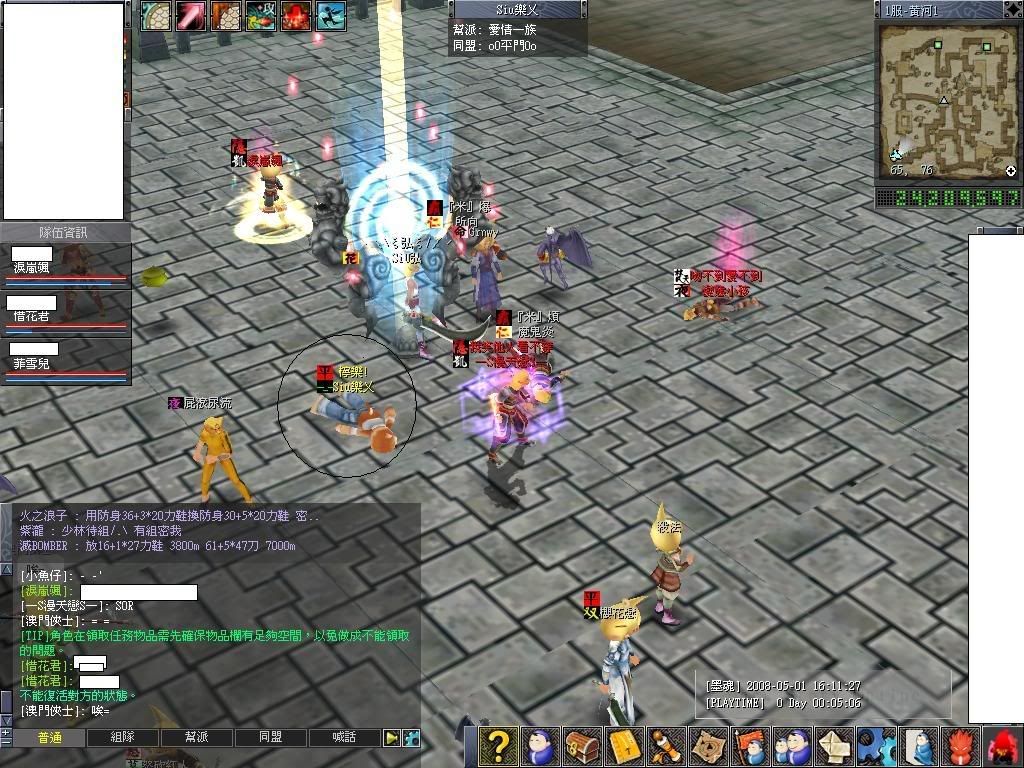Switch chat to the 幫派 channel tab
This screenshot has height=768, width=1024.
pos(196,737)
